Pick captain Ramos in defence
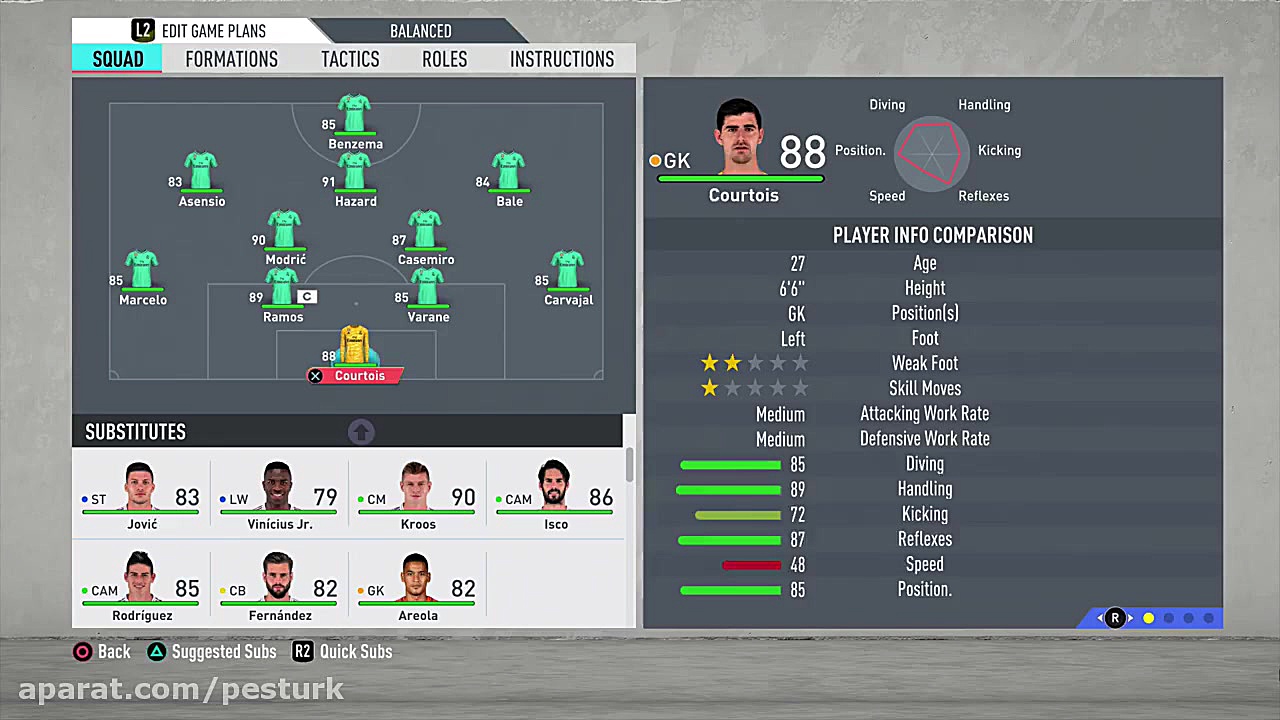1280x720 pixels. (283, 291)
